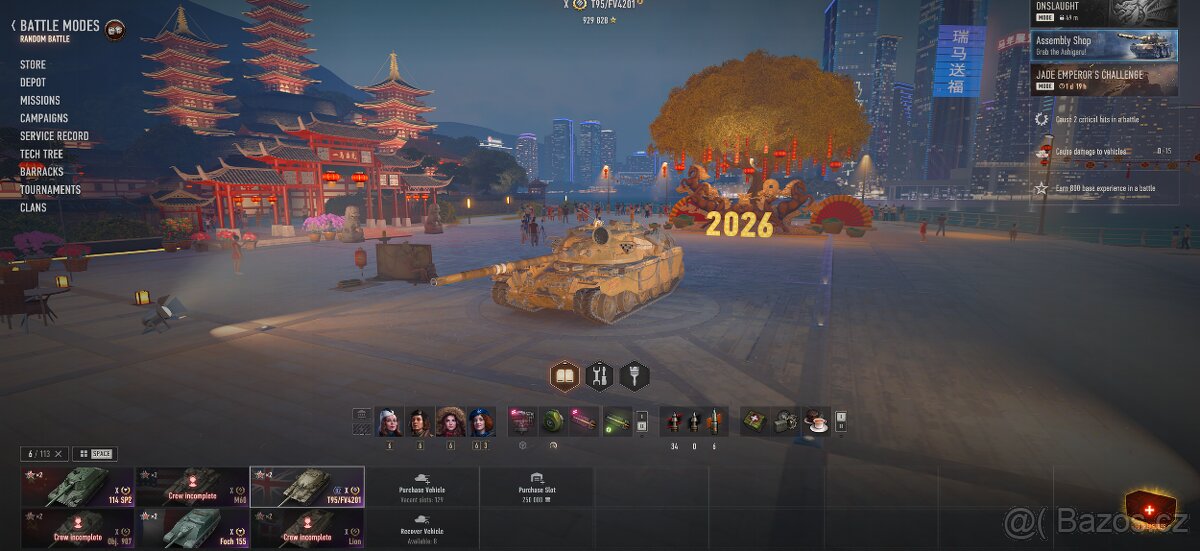
Task: Open the Onslaught mode banner
Action: pyautogui.click(x=1104, y=12)
